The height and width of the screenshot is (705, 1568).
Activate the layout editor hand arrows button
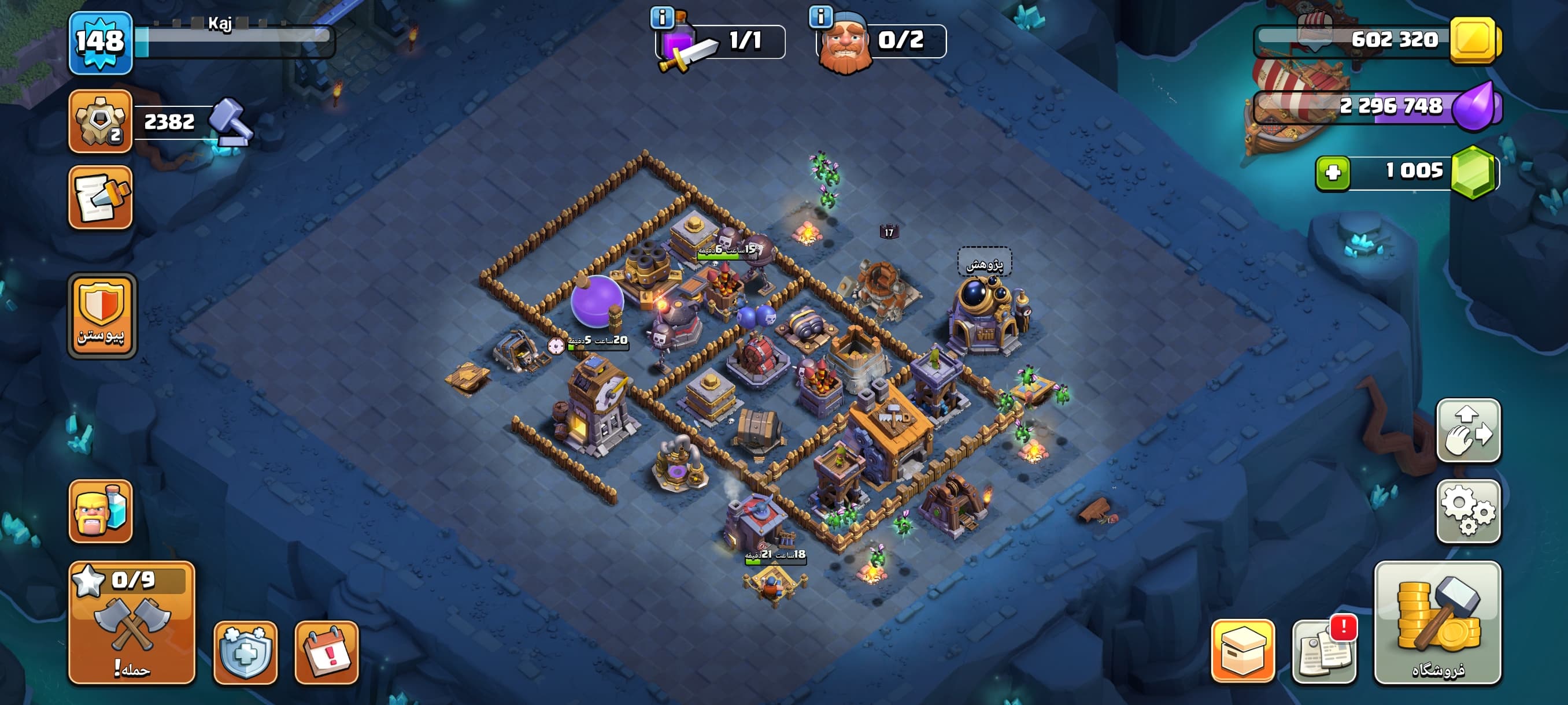pos(1468,430)
